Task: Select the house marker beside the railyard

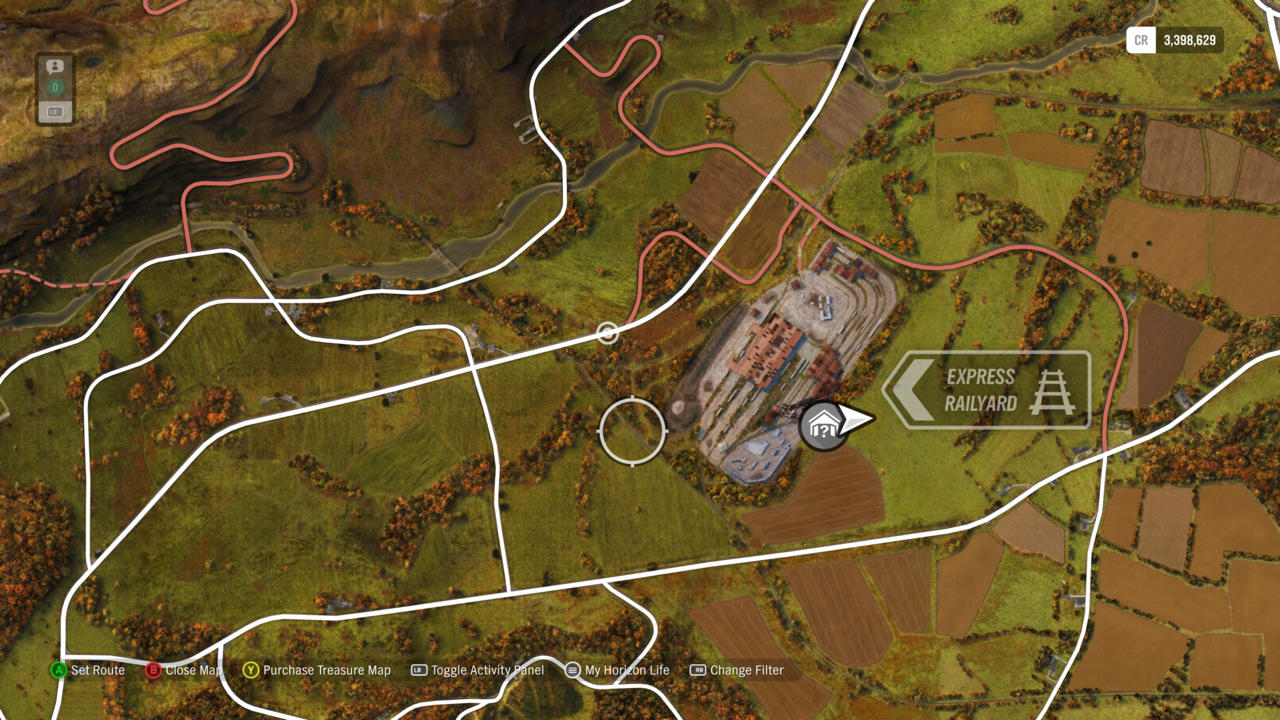Action: pyautogui.click(x=822, y=428)
